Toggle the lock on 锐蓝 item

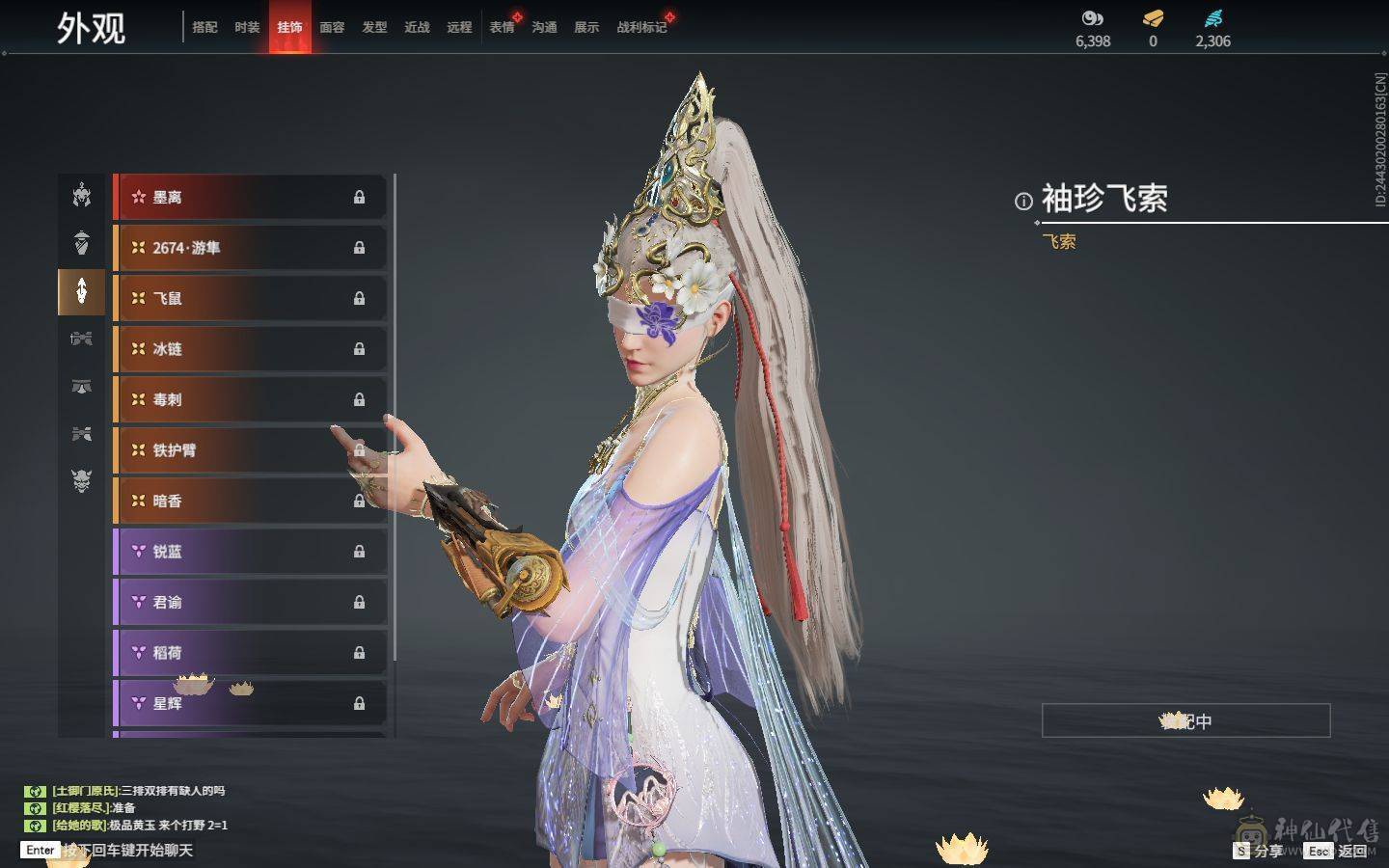coord(360,552)
